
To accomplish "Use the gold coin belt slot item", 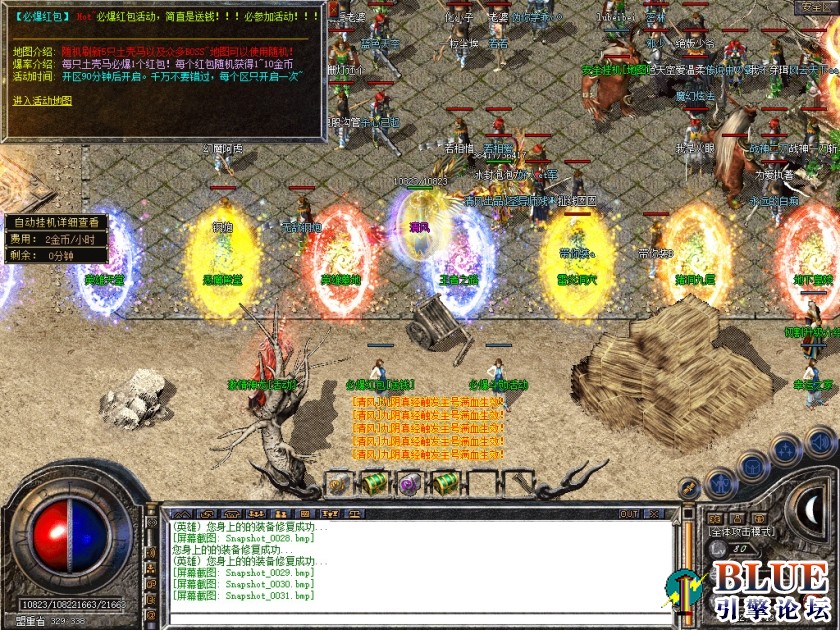I will coord(338,484).
